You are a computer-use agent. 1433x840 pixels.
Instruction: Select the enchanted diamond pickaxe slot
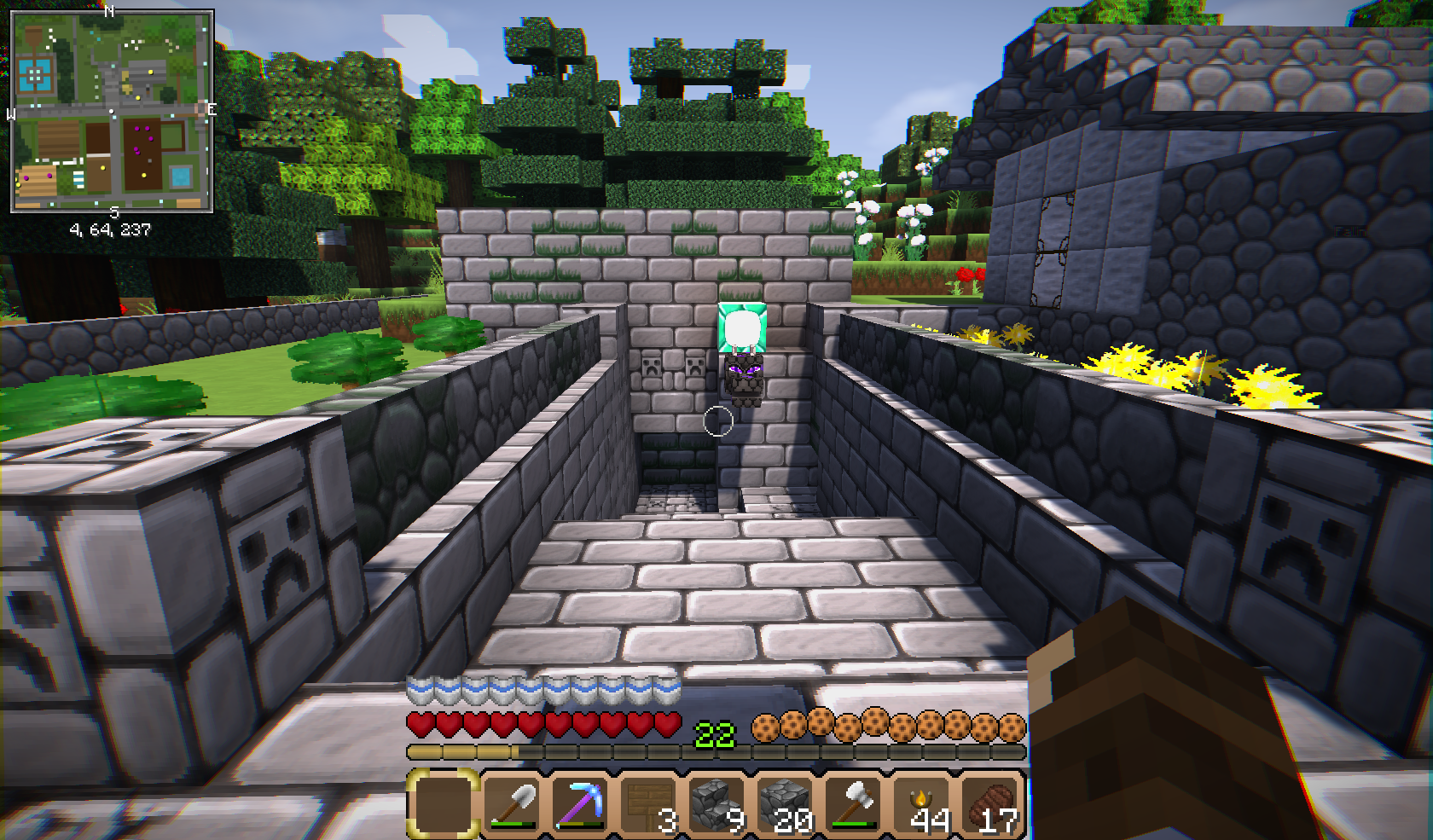pyautogui.click(x=581, y=803)
